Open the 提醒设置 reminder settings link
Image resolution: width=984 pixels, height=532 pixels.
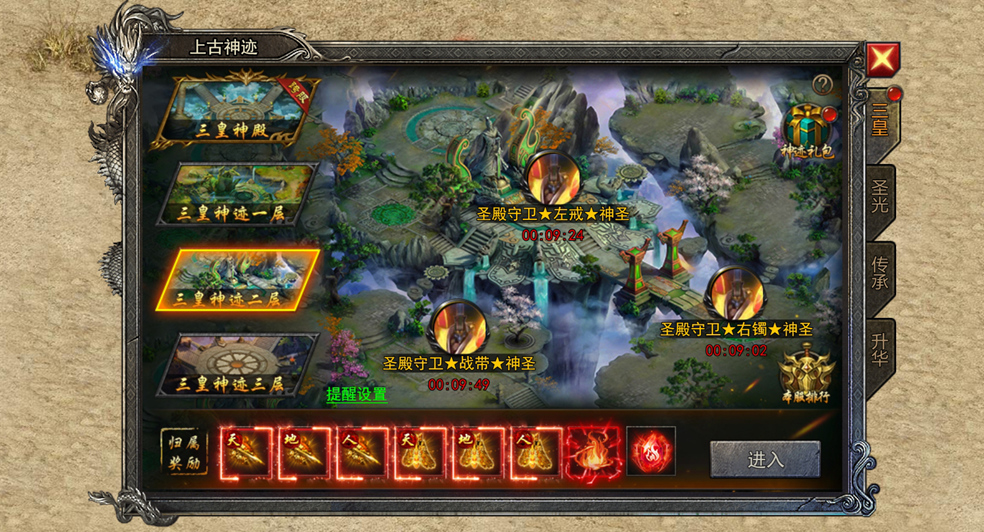click(356, 394)
